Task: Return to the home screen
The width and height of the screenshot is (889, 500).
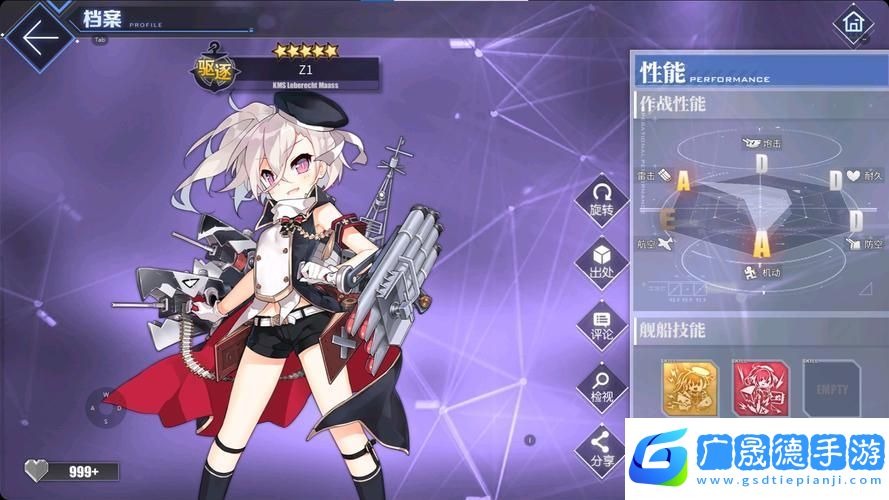Action: coord(853,22)
